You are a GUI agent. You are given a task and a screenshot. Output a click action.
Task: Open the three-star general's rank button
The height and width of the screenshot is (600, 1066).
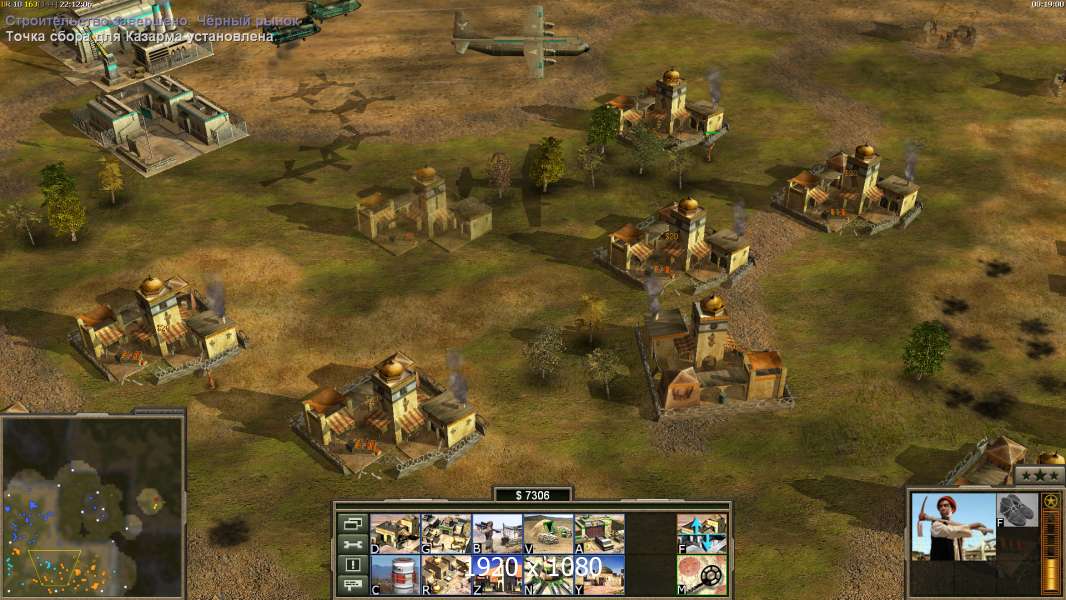1039,475
